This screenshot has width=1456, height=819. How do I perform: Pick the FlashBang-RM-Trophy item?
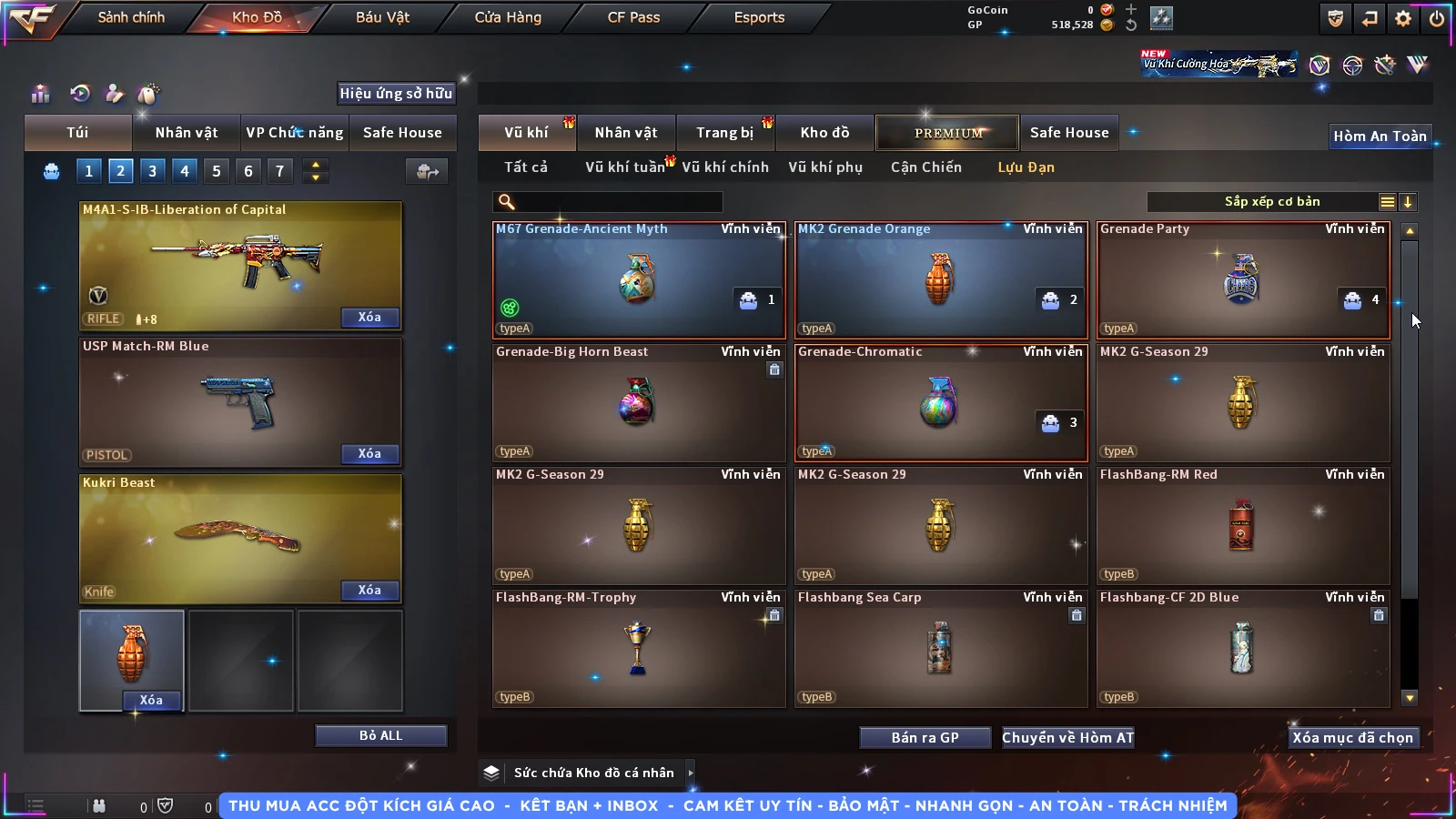(638, 649)
